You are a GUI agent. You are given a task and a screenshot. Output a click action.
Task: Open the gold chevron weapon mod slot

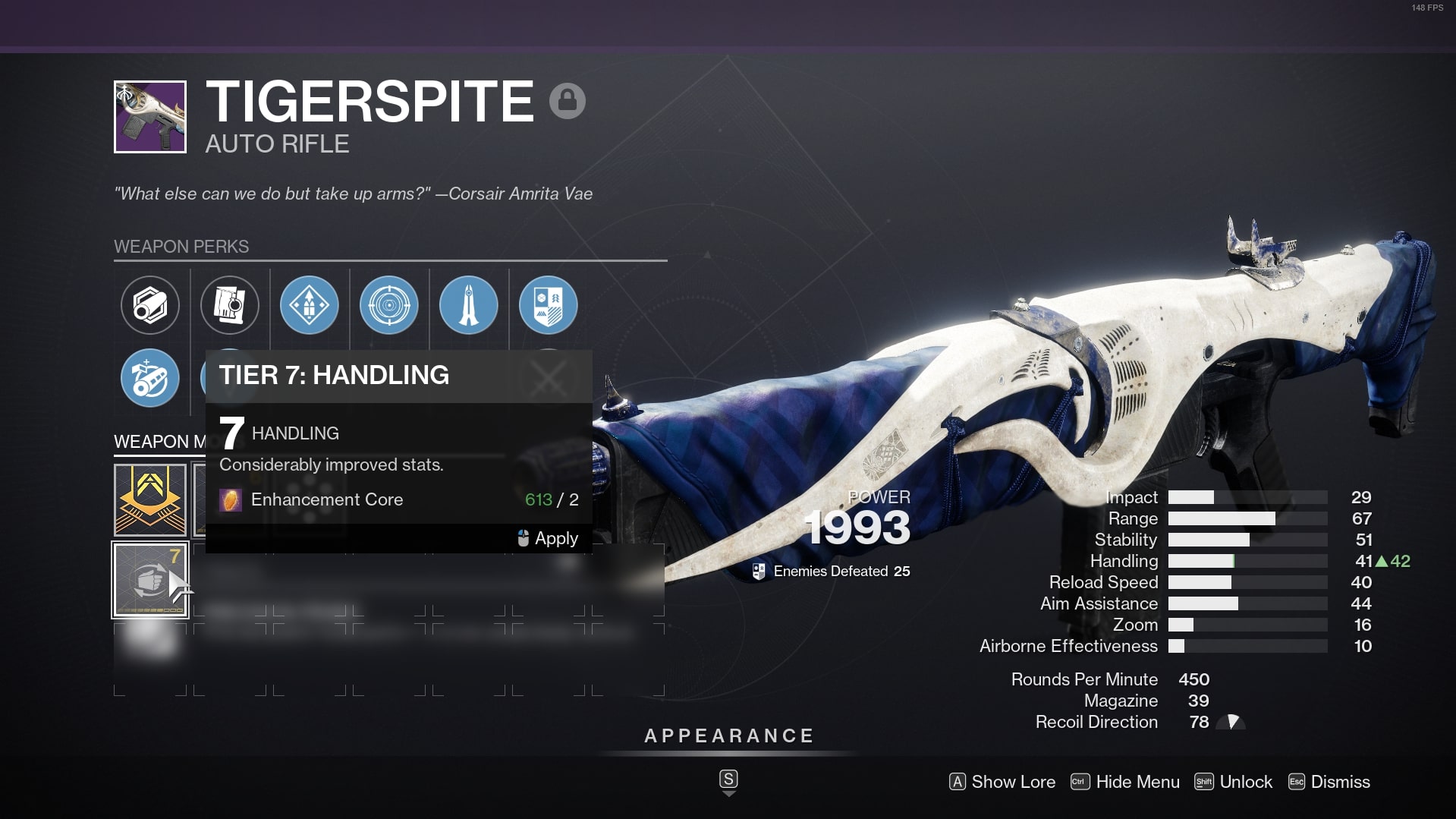(x=150, y=500)
